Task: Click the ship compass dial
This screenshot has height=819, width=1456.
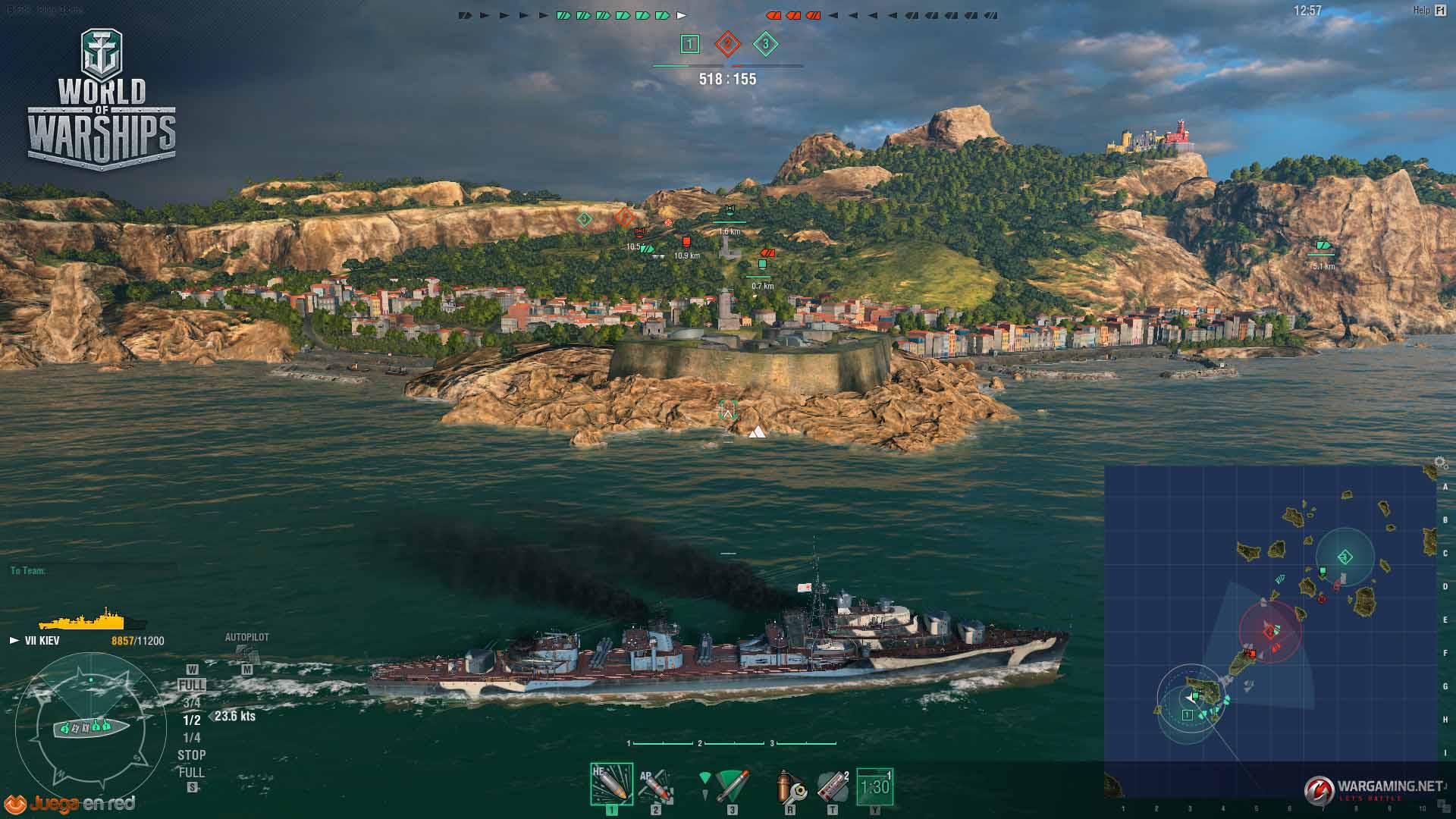Action: point(90,729)
